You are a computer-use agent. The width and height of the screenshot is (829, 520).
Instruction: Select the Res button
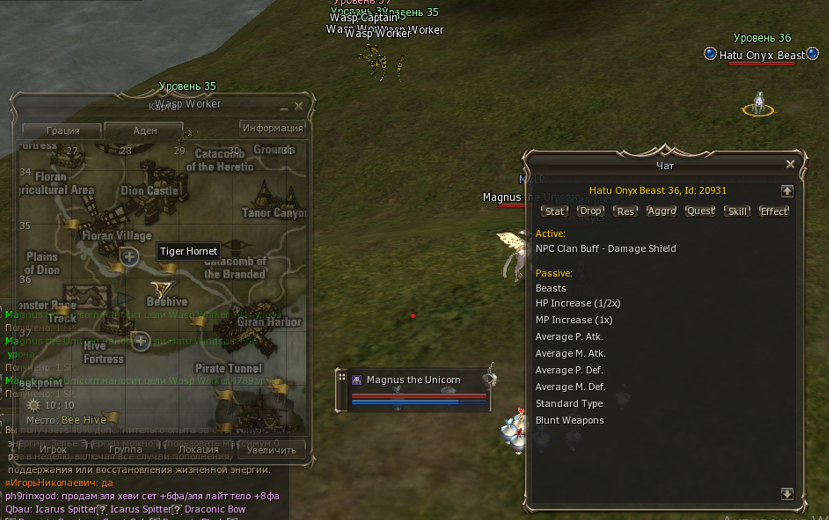coord(625,211)
